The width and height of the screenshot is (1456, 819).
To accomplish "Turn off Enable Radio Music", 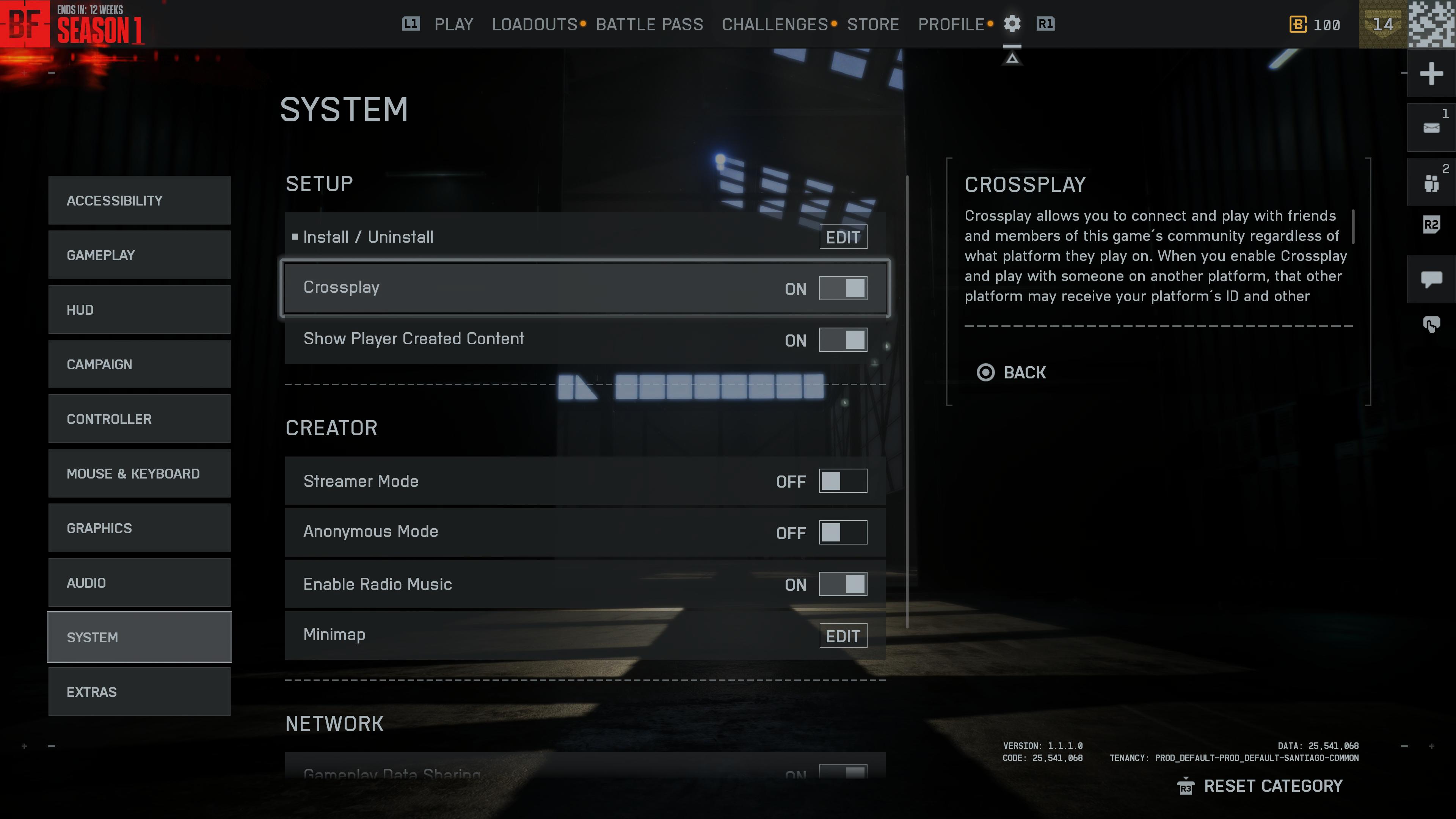I will click(x=843, y=584).
